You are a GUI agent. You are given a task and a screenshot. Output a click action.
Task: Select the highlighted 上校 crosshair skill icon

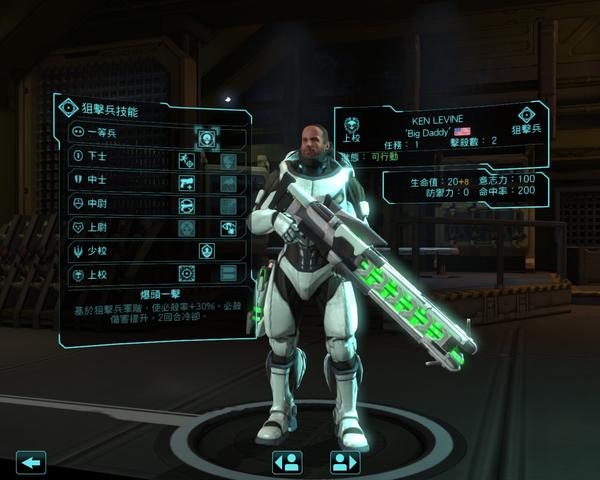point(186,274)
